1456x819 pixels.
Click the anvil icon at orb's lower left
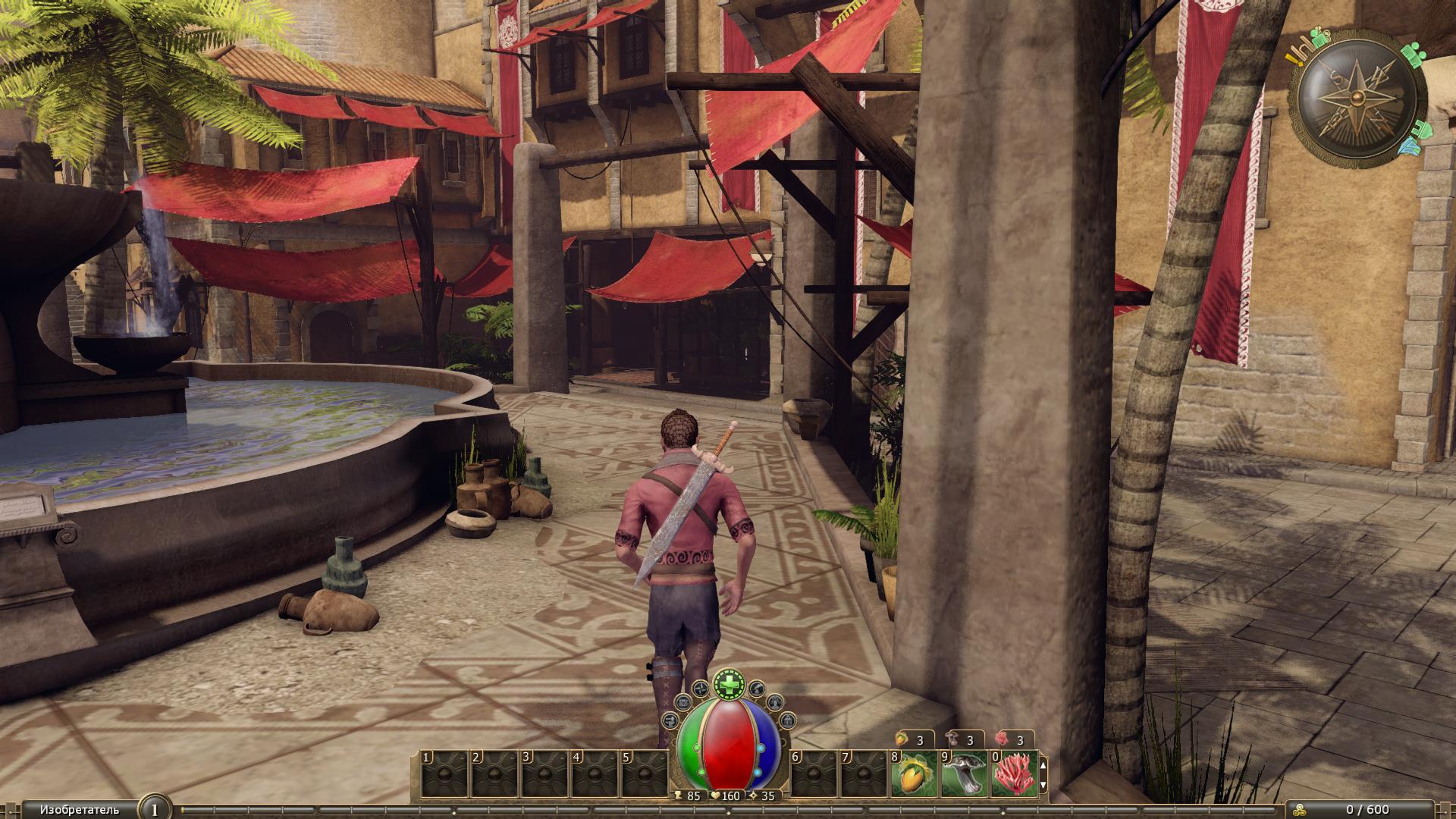coord(670,720)
